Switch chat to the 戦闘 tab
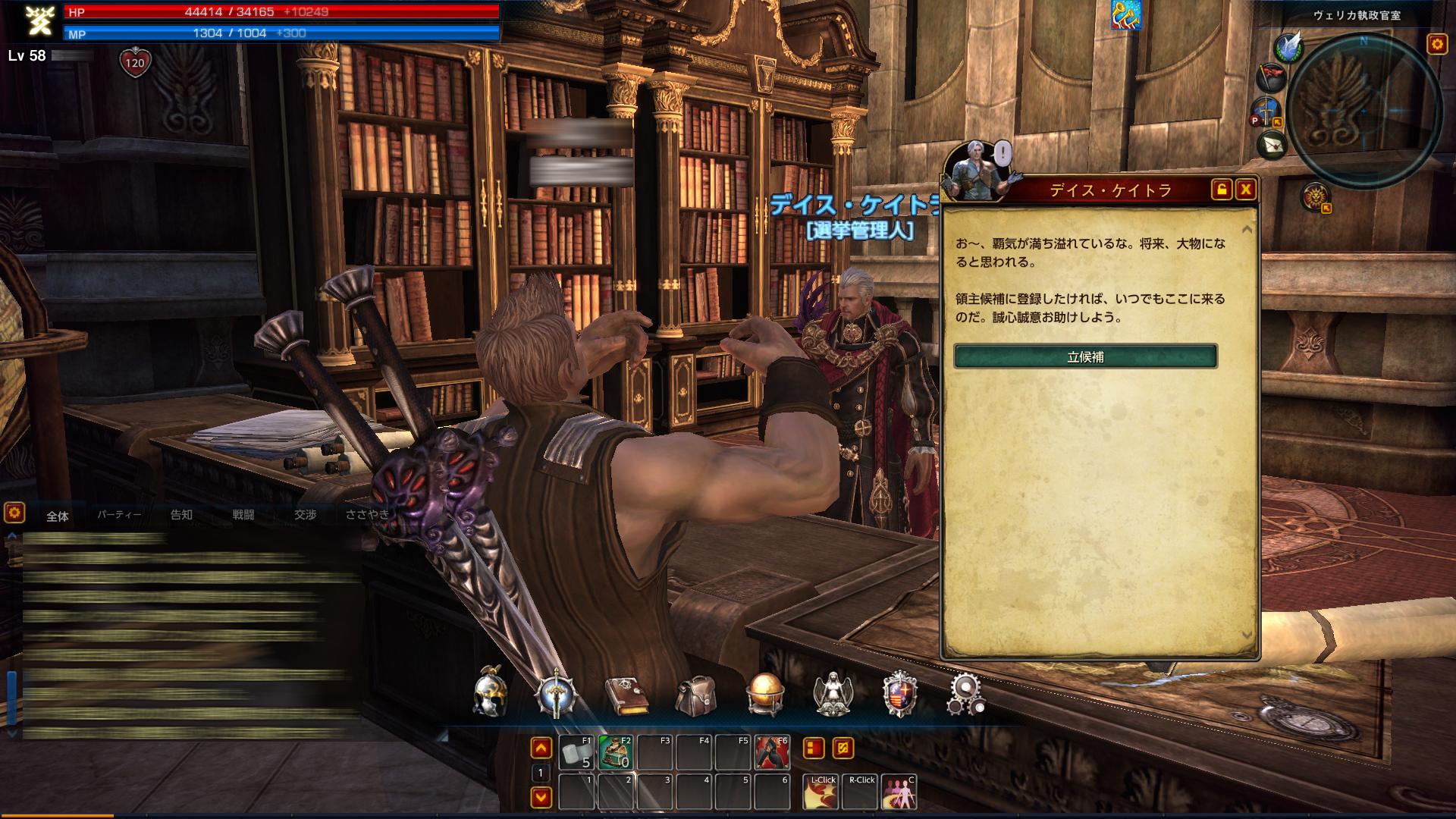 click(x=243, y=515)
